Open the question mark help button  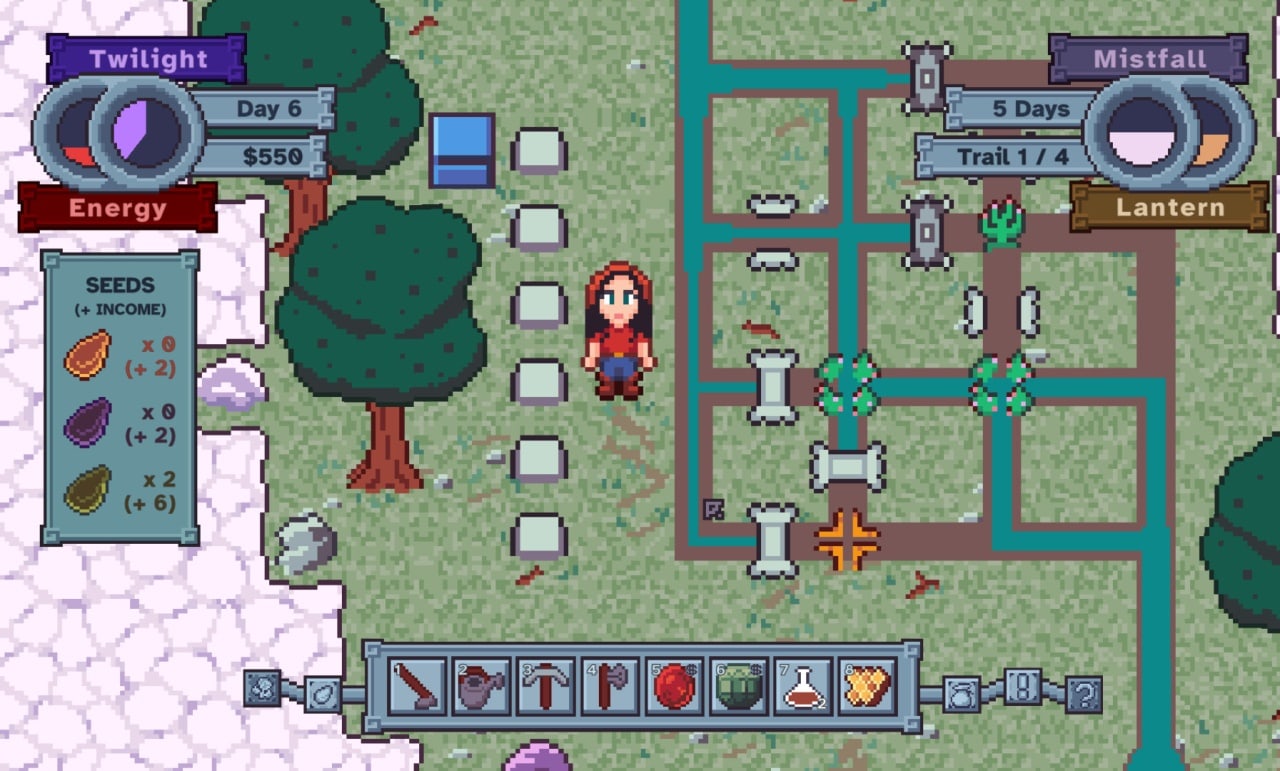pos(1083,692)
